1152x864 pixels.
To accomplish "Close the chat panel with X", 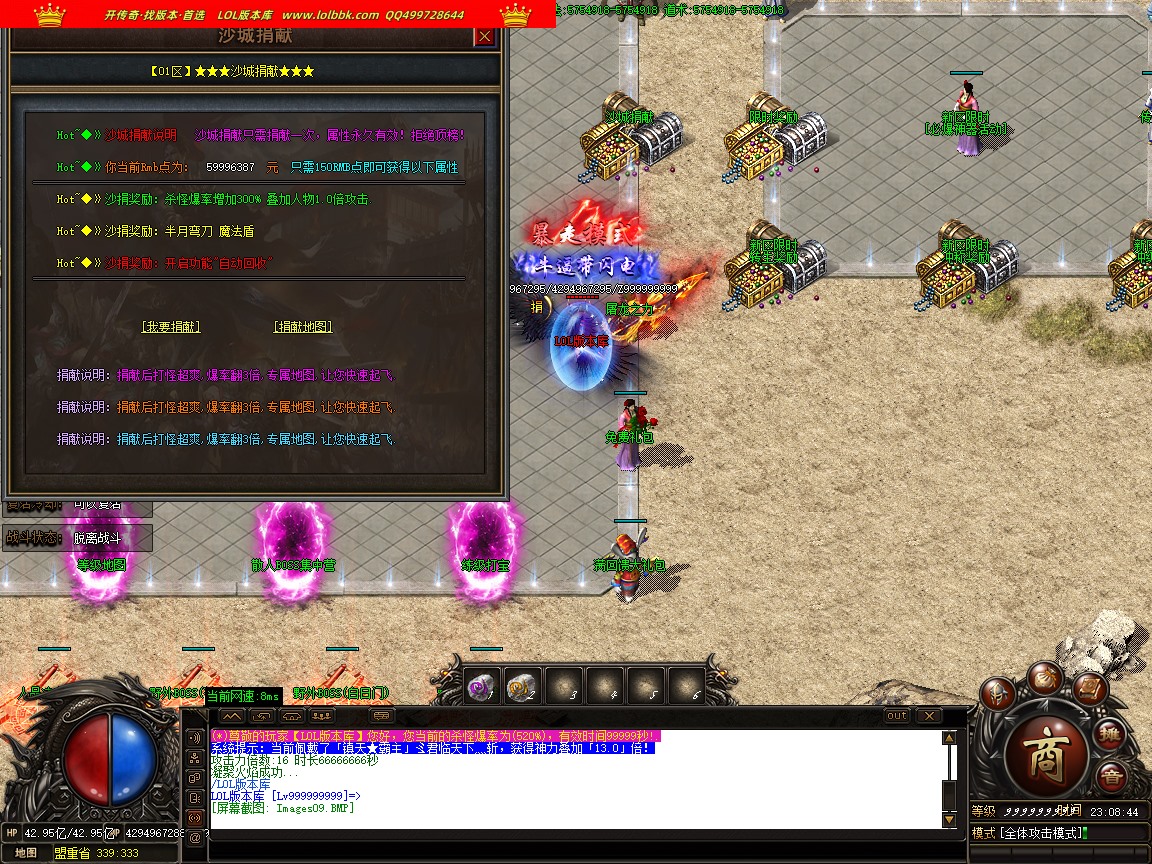I will (x=929, y=716).
